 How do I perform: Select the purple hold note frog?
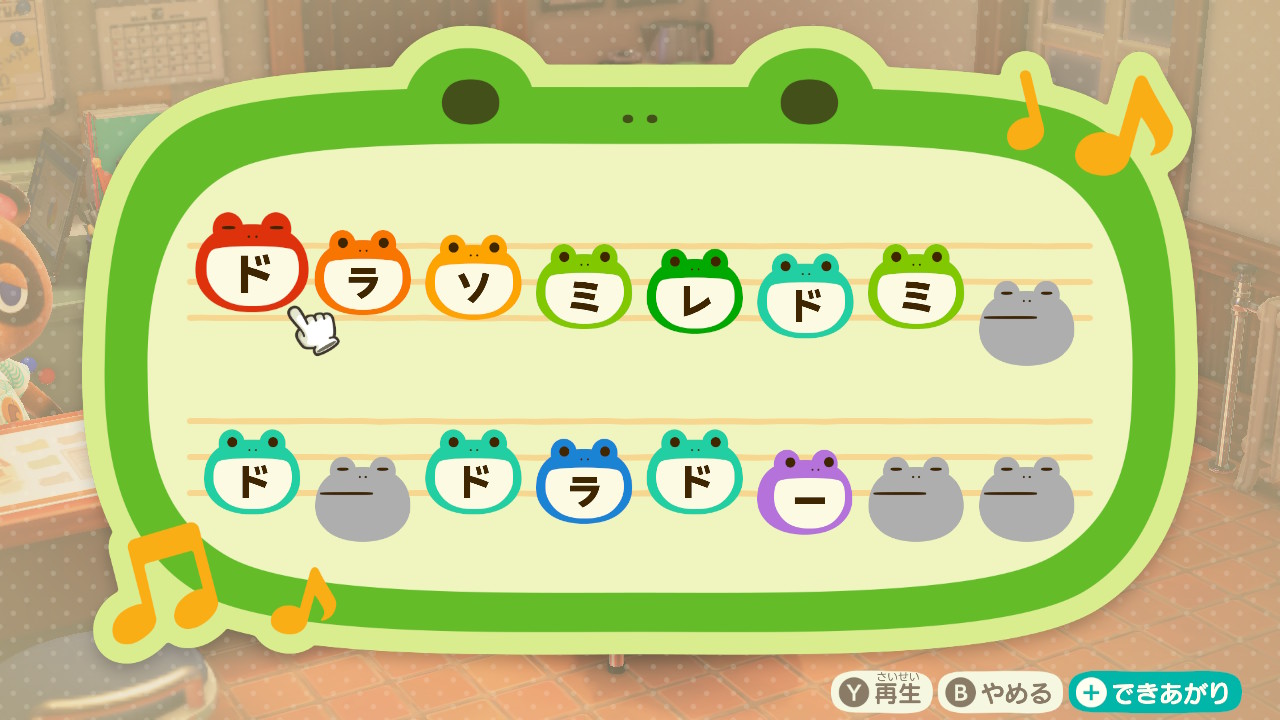804,488
